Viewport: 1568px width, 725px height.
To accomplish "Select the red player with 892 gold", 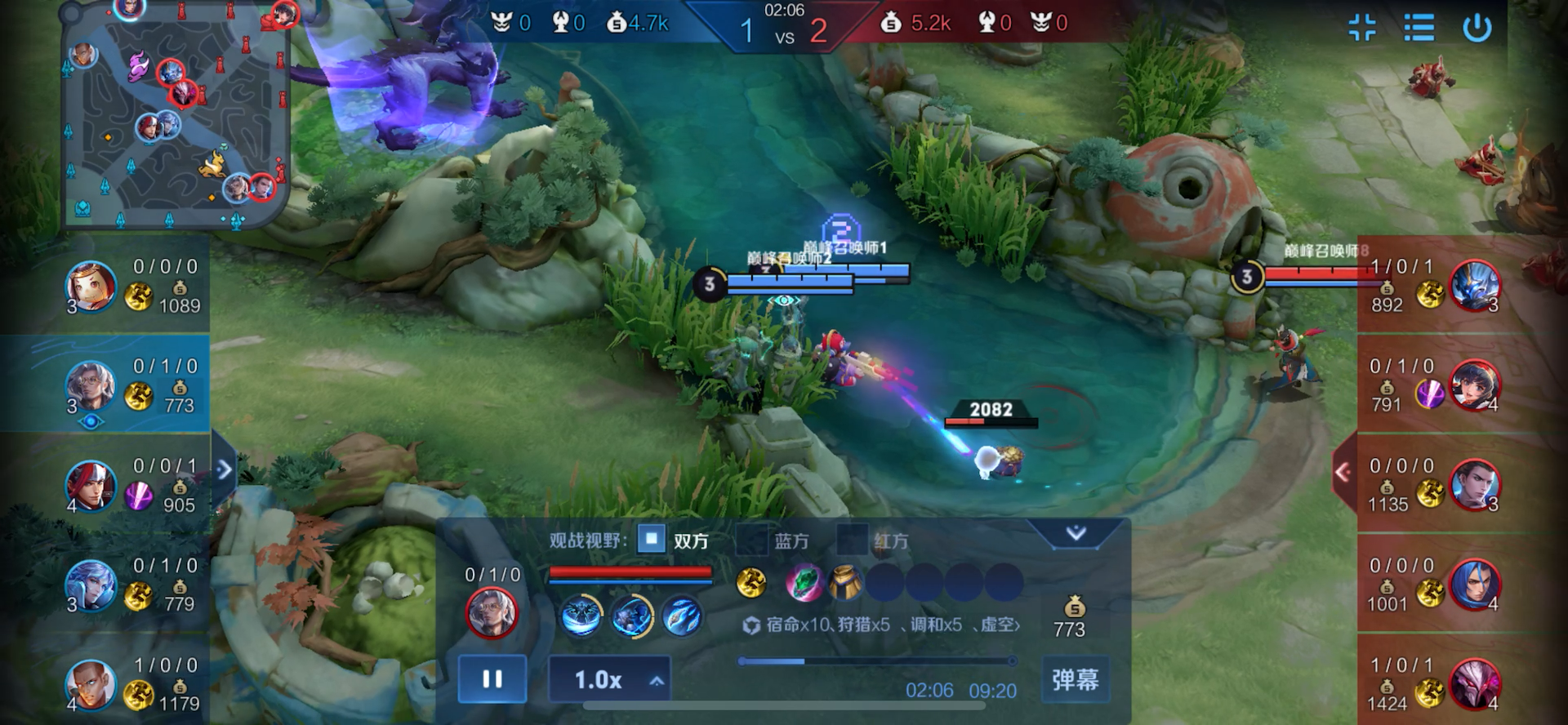I will [1475, 287].
